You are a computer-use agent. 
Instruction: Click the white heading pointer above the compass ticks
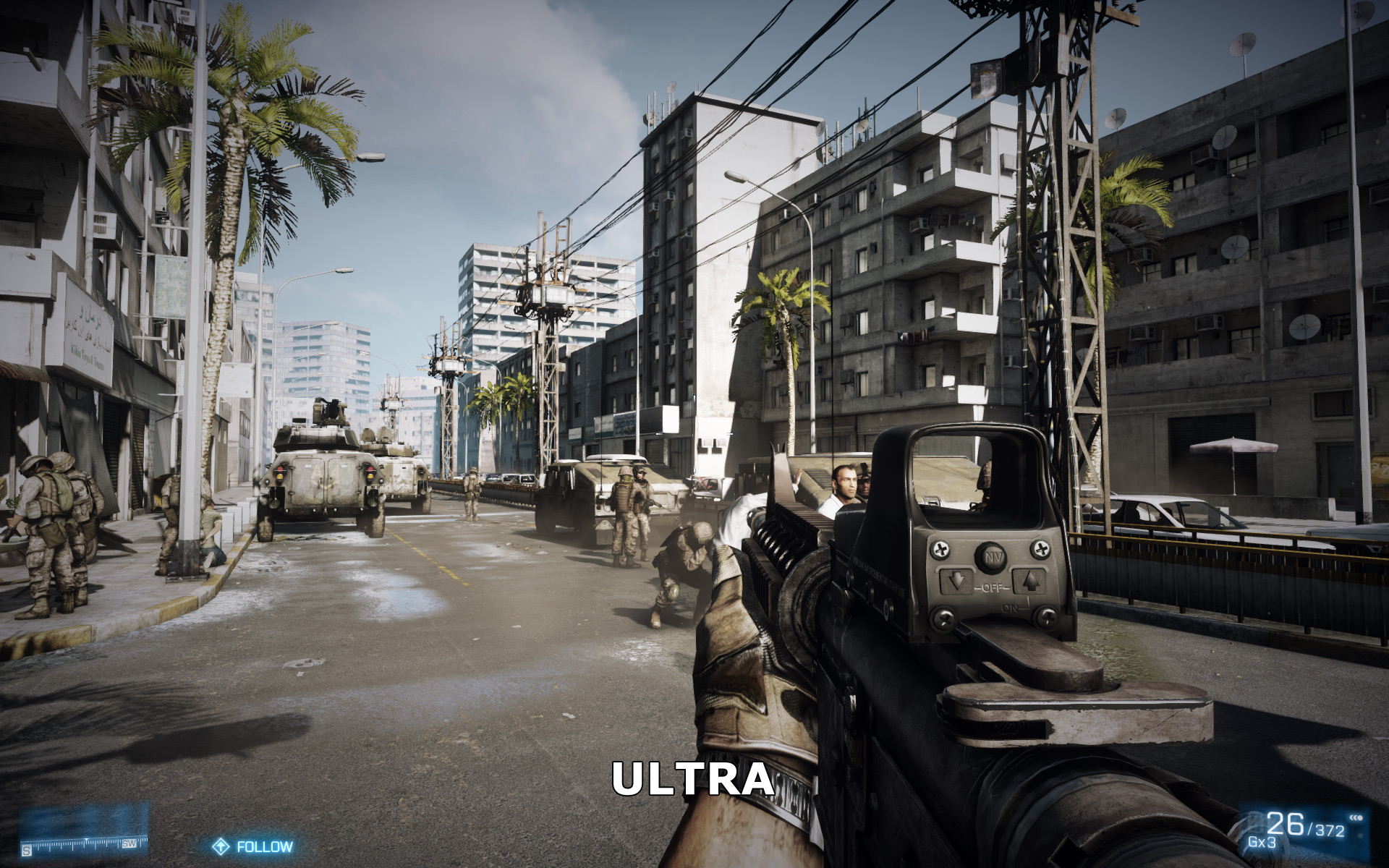click(x=87, y=838)
